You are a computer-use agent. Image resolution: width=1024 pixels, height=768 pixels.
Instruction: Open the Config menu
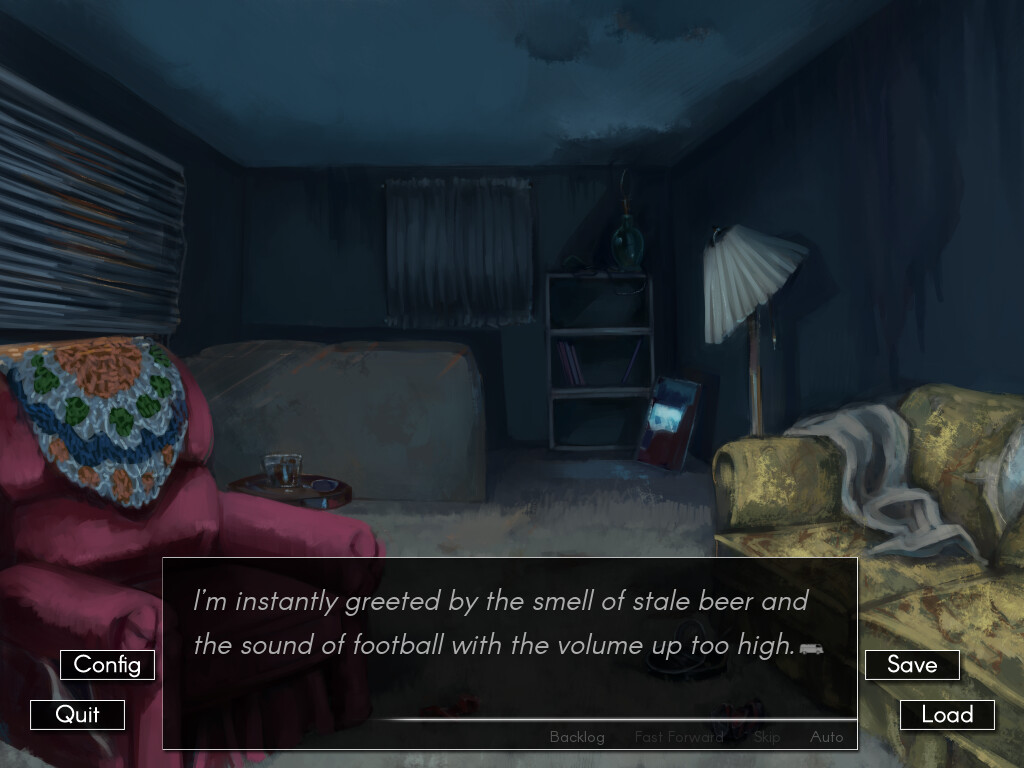click(x=107, y=665)
